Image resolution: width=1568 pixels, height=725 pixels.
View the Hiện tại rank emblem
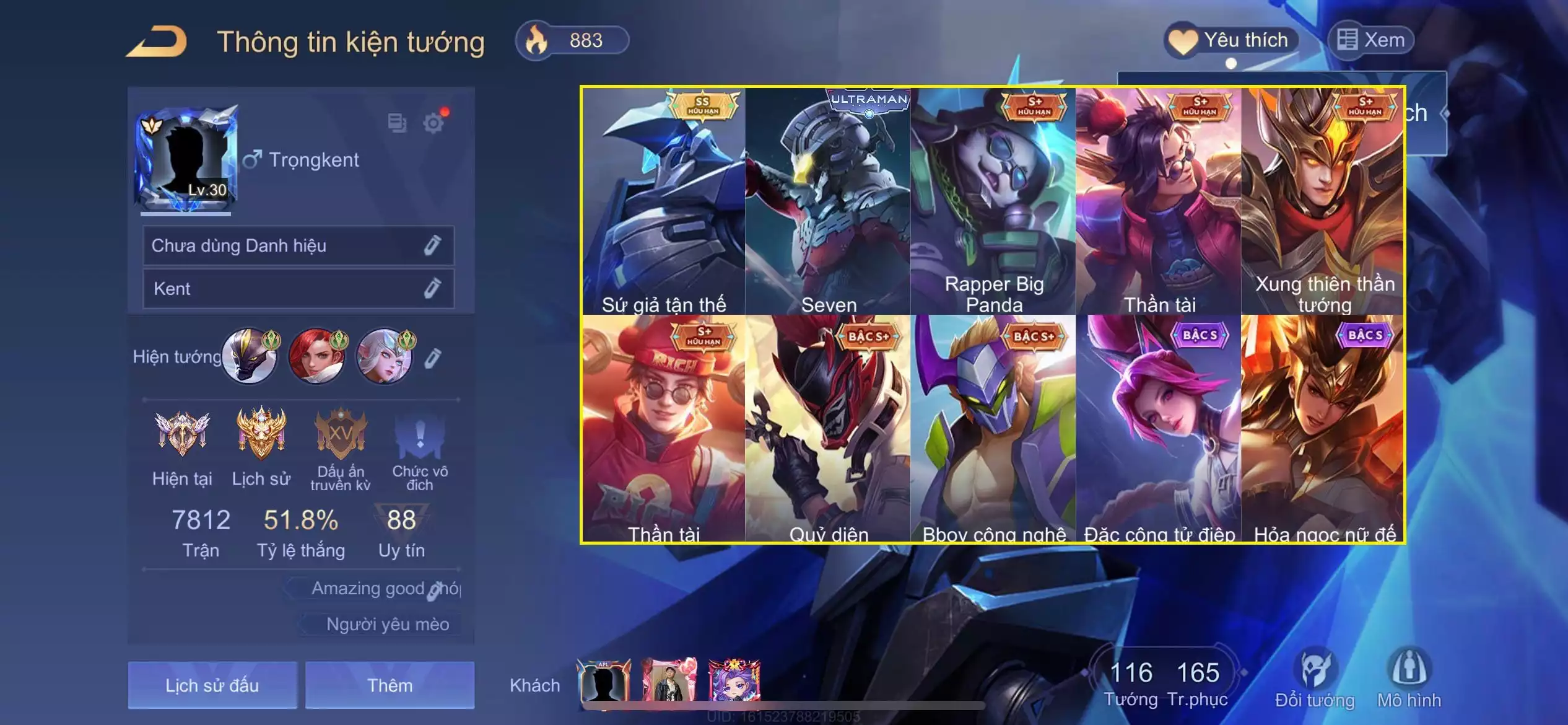pyautogui.click(x=182, y=434)
